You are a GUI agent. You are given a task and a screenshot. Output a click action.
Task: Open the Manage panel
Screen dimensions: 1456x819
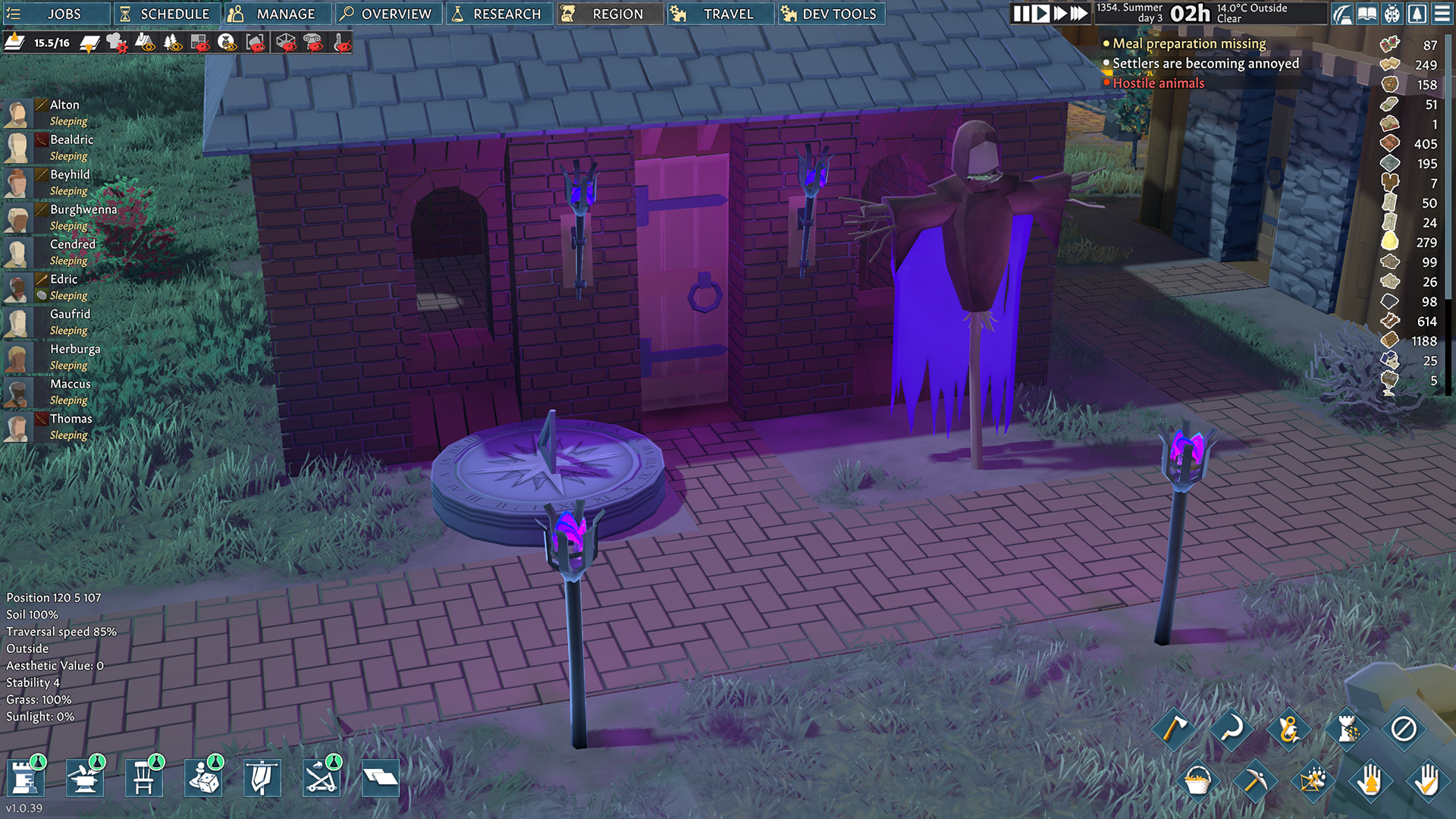tap(278, 14)
